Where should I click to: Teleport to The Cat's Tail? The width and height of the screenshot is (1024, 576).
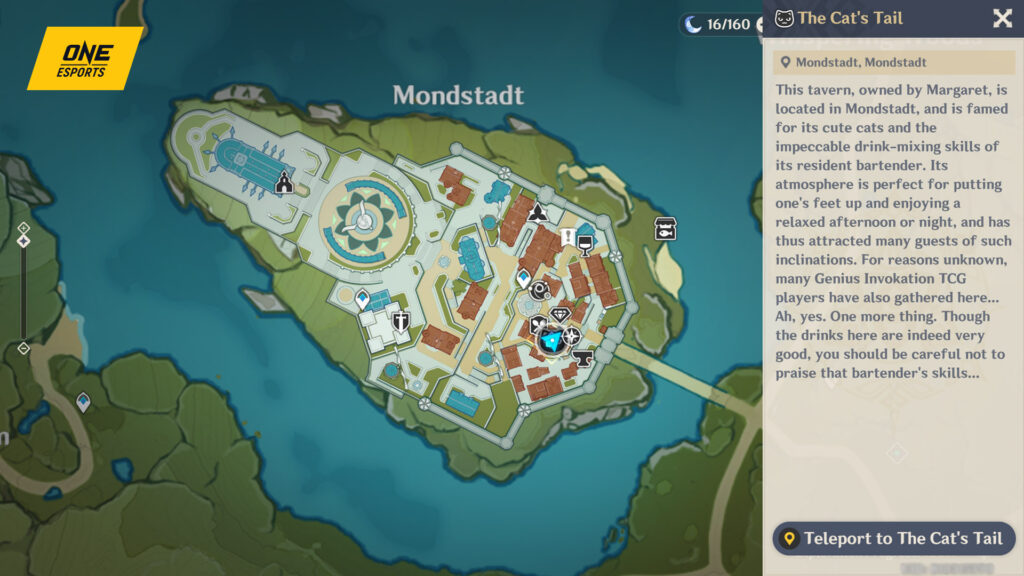pos(893,538)
